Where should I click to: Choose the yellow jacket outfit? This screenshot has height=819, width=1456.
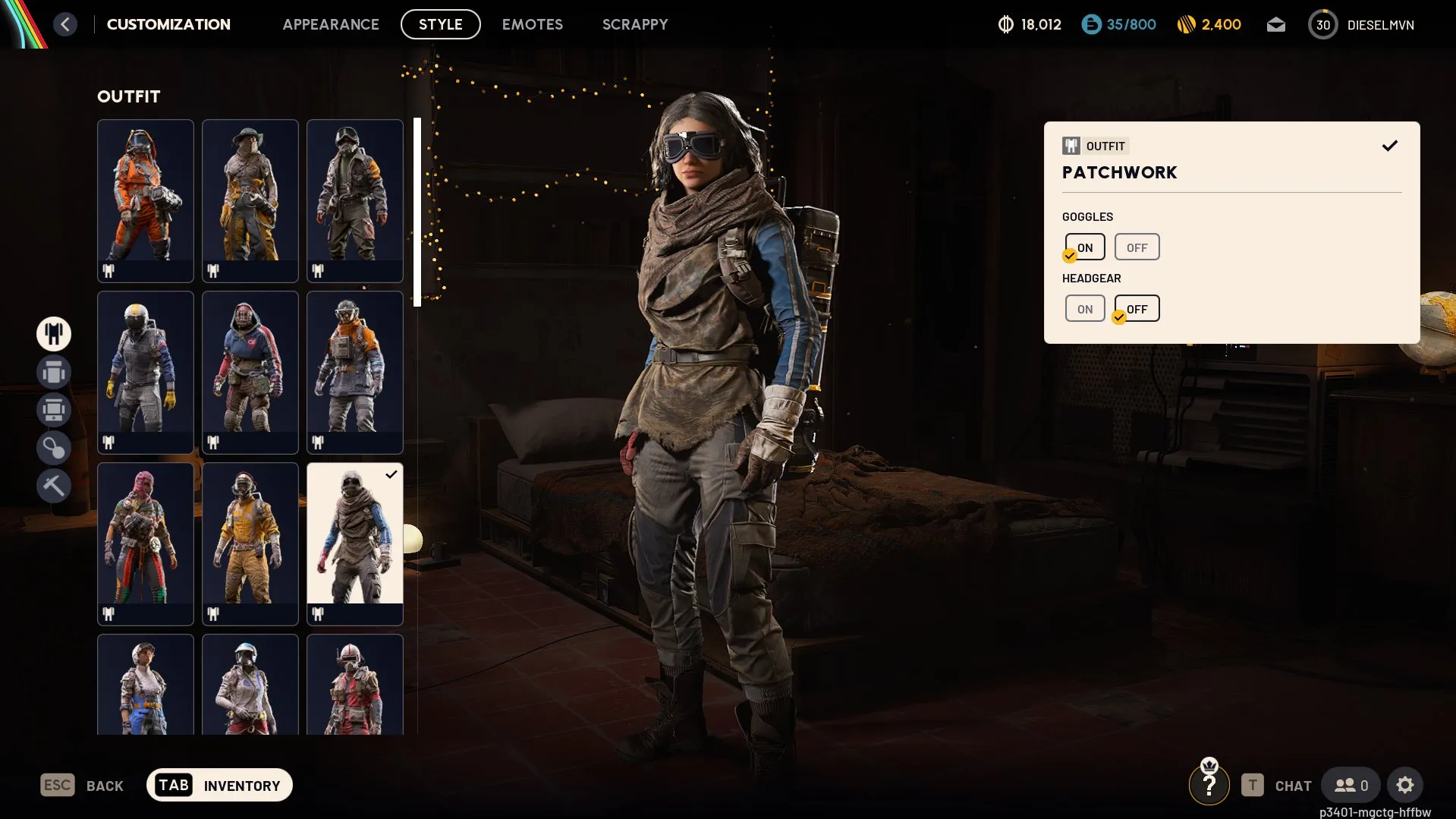pyautogui.click(x=250, y=543)
